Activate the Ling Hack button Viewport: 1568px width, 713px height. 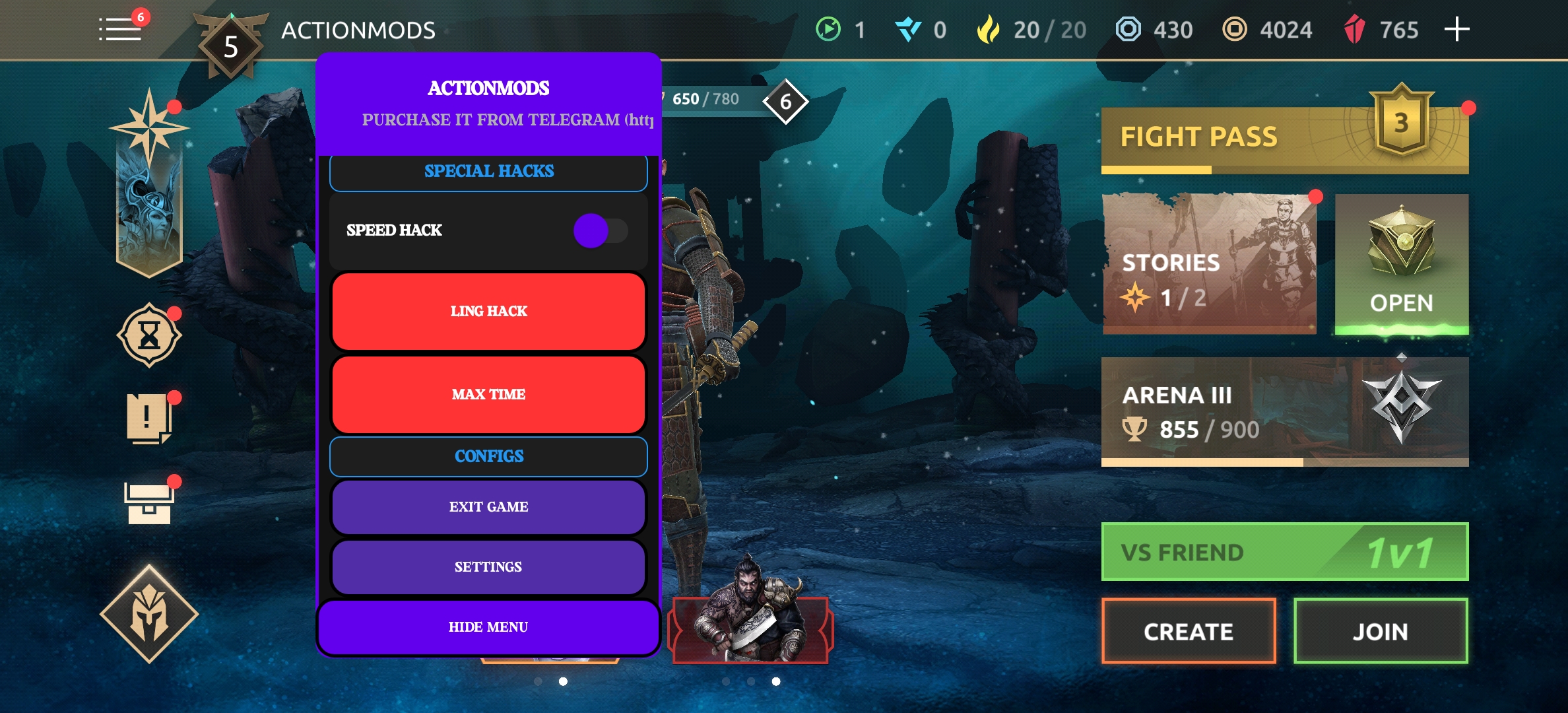(x=488, y=311)
